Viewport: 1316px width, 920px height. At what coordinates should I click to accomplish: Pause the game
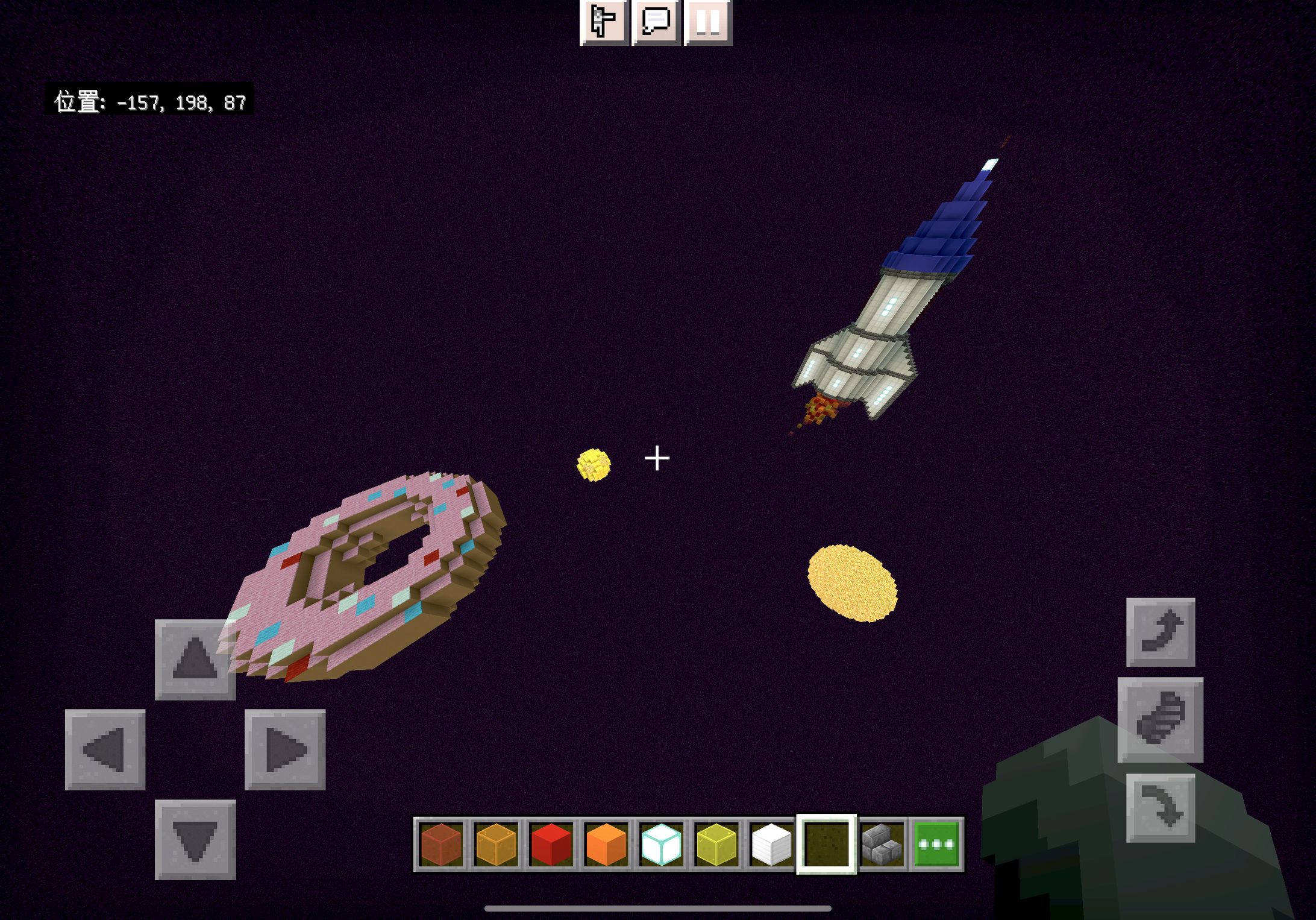(x=708, y=22)
